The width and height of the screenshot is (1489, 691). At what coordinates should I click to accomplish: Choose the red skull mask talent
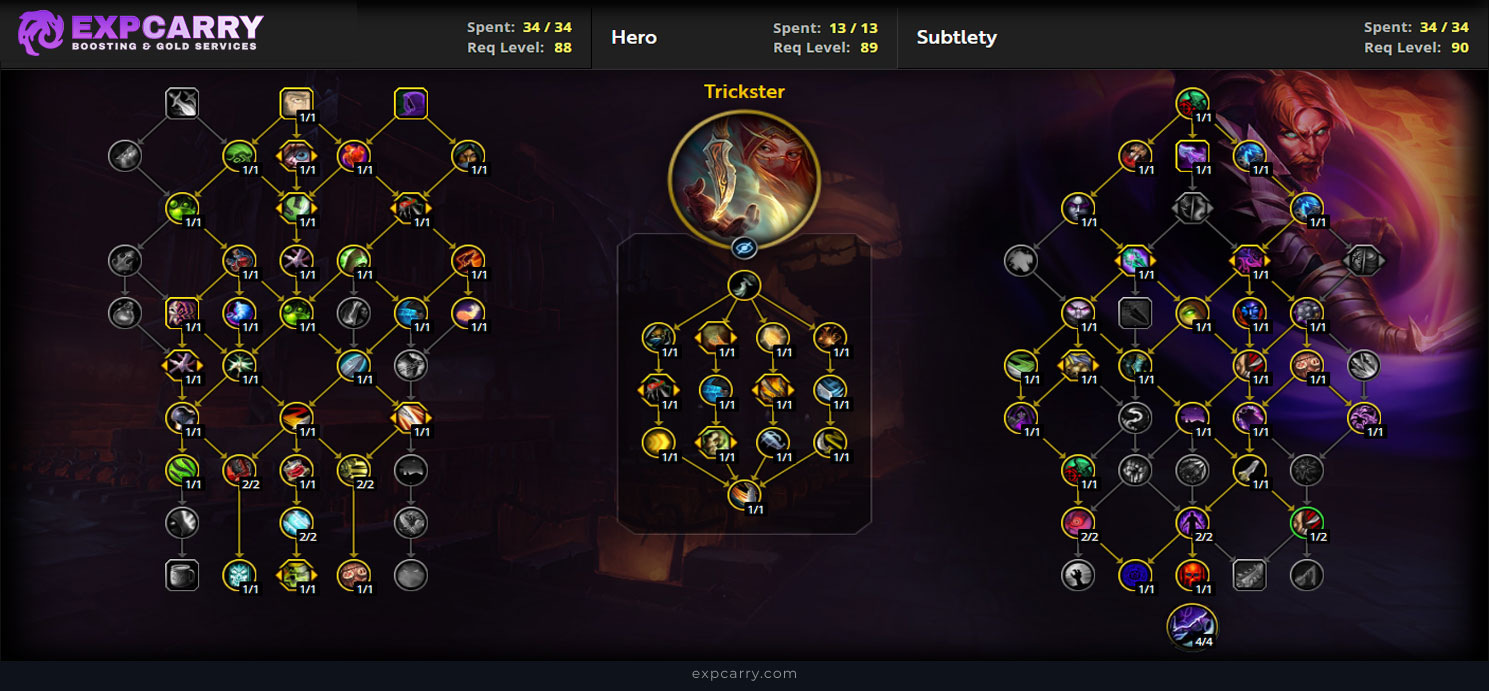click(x=1192, y=575)
